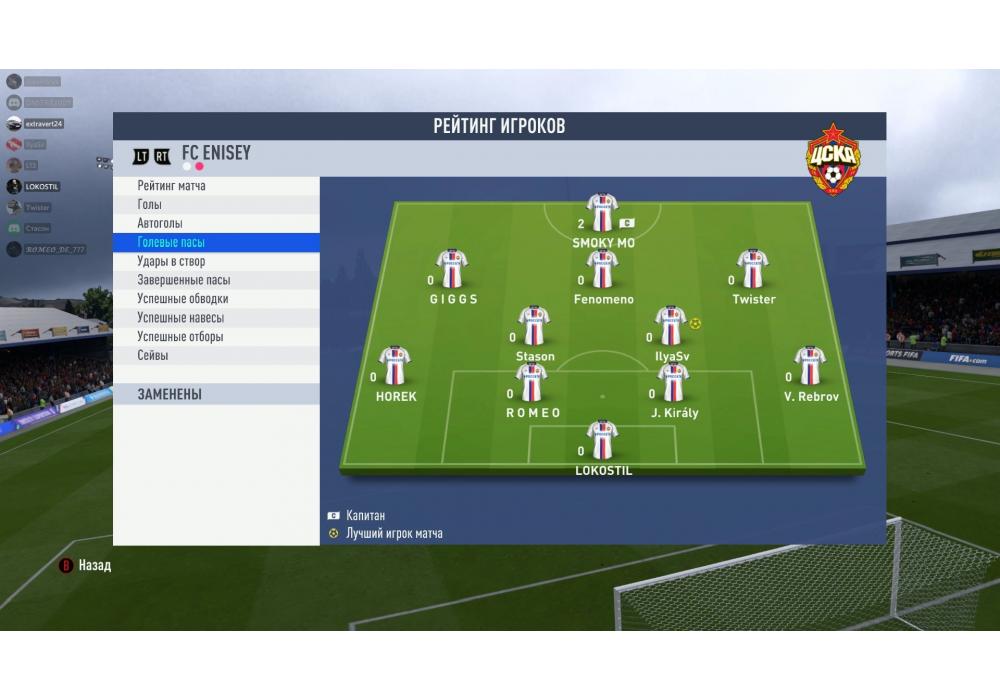Select goalkeeper LOKOSTIL's shirt
Image resolution: width=1000 pixels, height=700 pixels.
(602, 440)
